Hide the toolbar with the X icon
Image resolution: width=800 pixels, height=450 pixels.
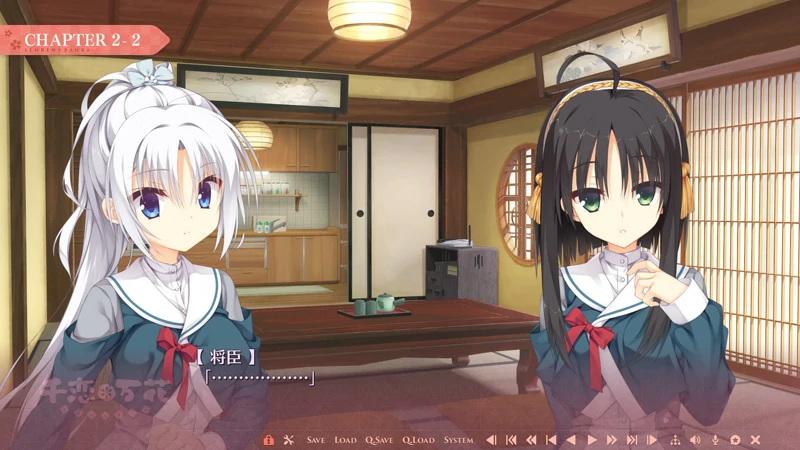(755, 440)
